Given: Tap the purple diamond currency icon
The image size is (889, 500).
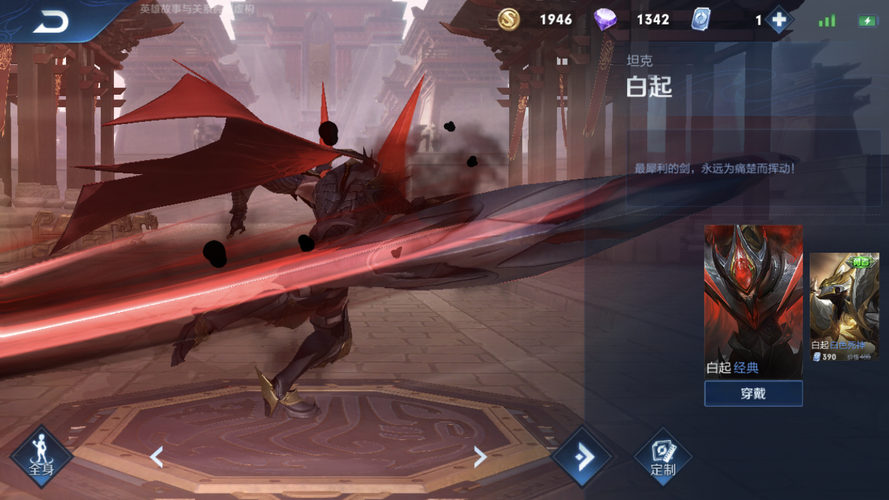Looking at the screenshot, I should point(606,20).
